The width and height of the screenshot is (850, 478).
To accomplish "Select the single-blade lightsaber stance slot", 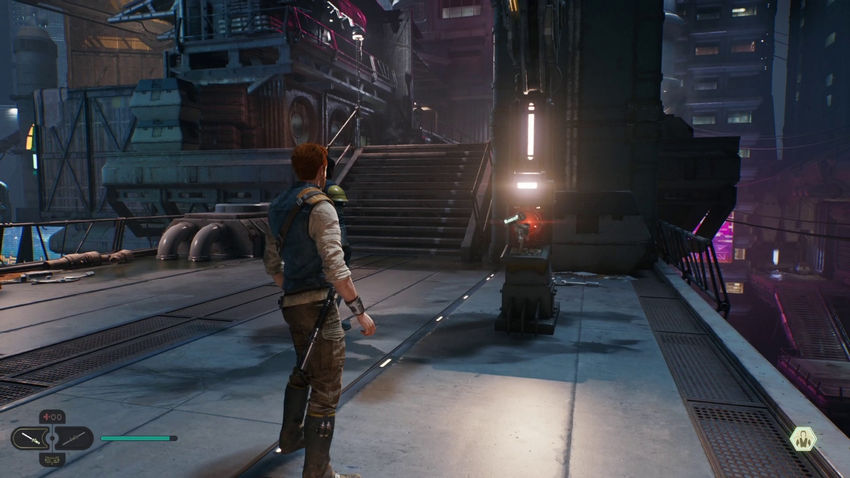I will click(31, 438).
